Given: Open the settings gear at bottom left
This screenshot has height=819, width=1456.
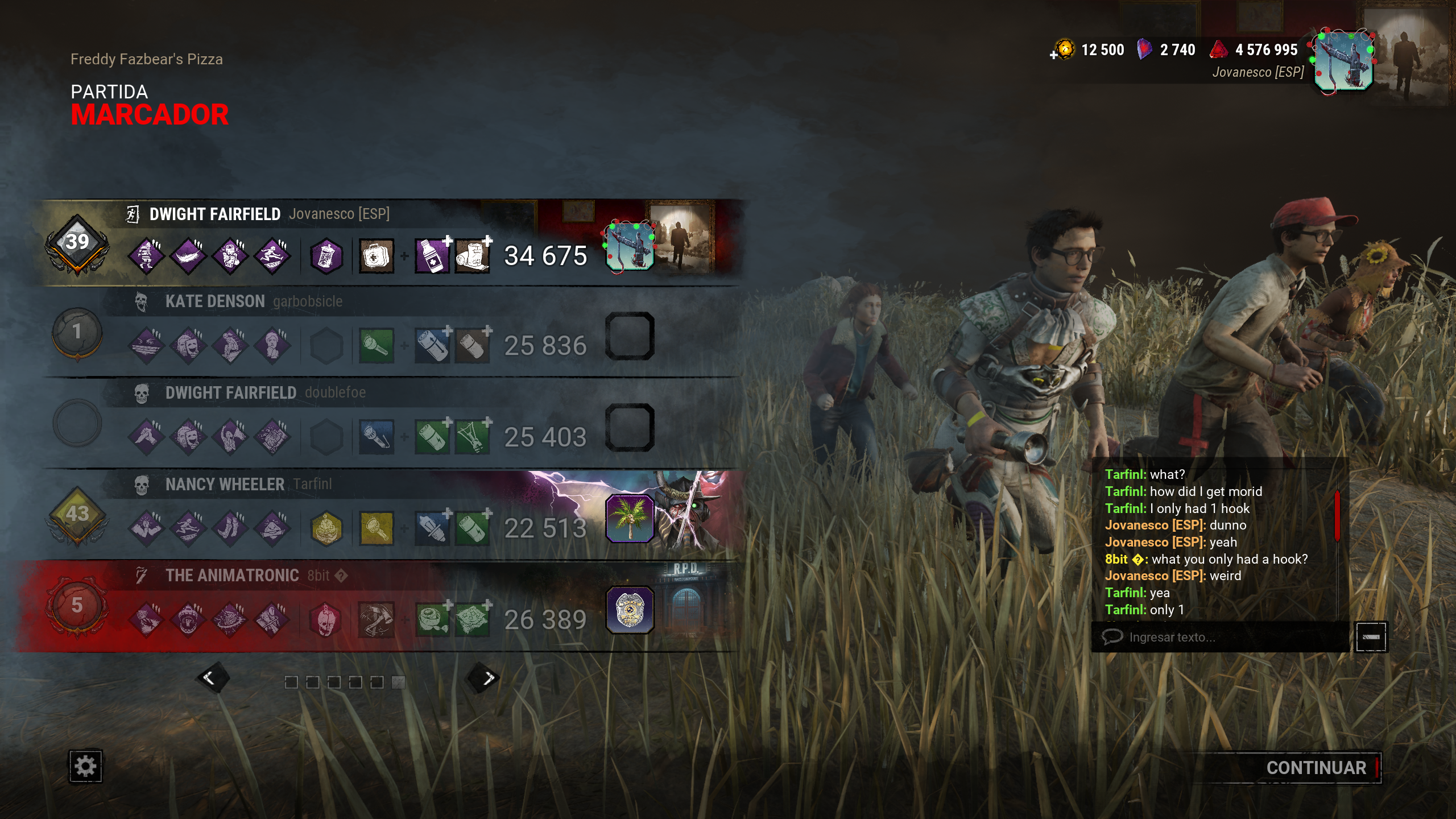Looking at the screenshot, I should pos(86,767).
